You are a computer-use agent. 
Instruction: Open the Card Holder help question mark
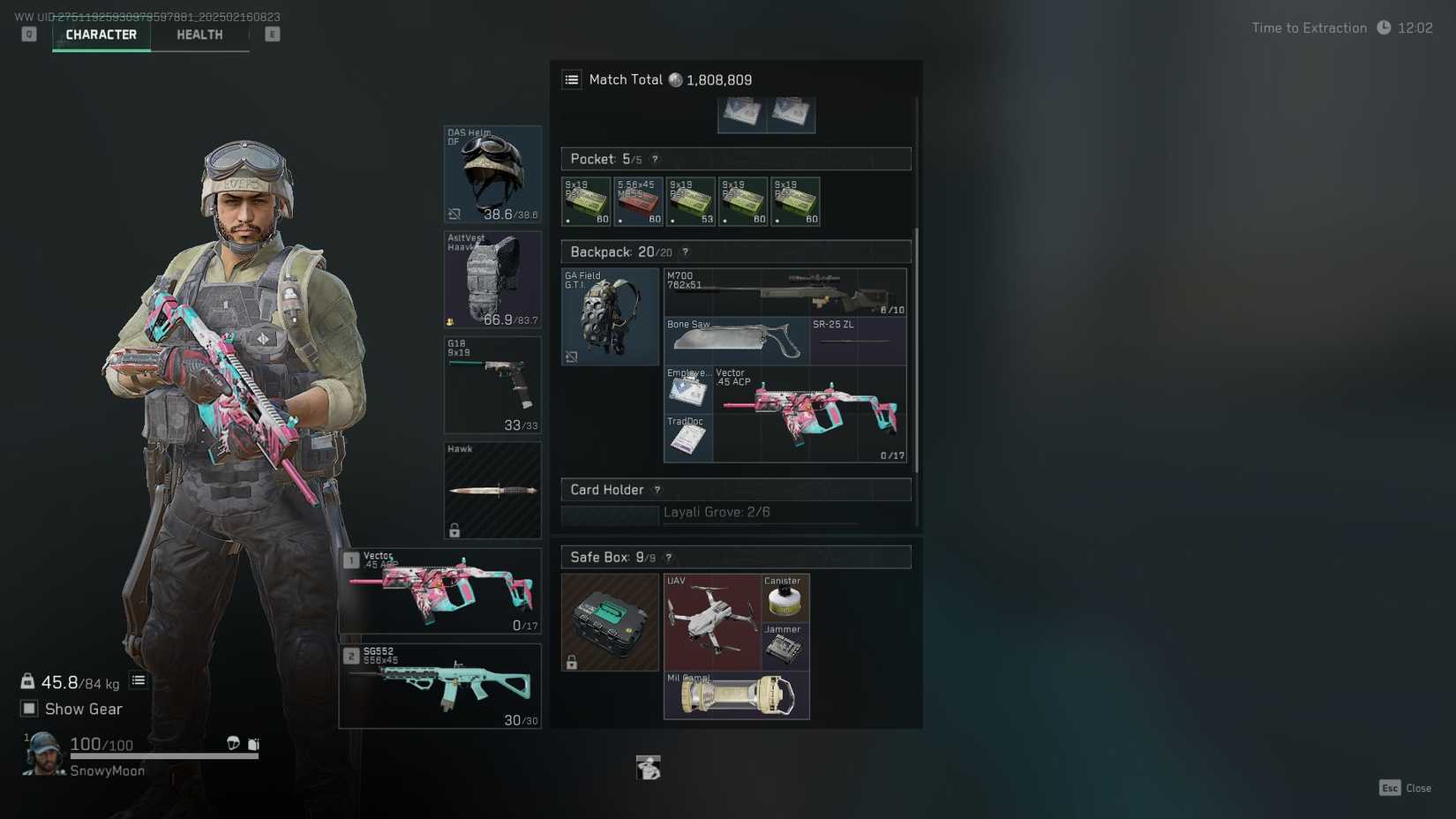pos(657,490)
